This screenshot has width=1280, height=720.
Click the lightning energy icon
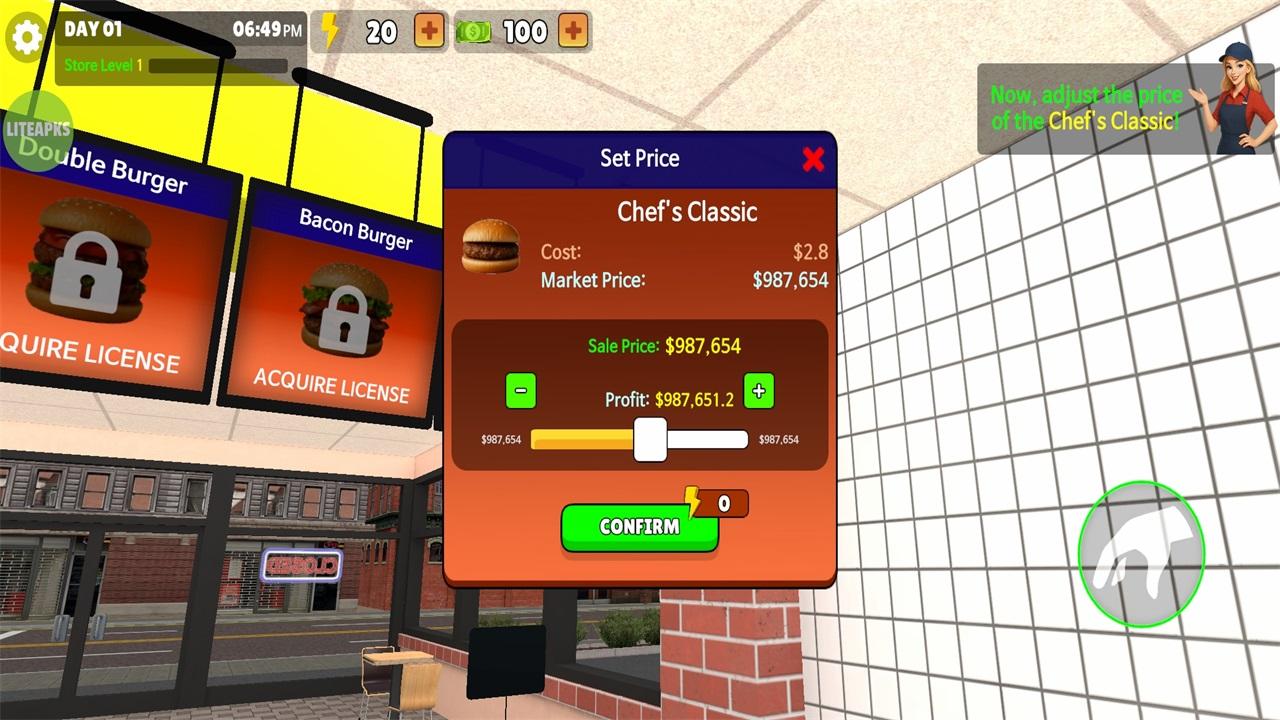[332, 30]
